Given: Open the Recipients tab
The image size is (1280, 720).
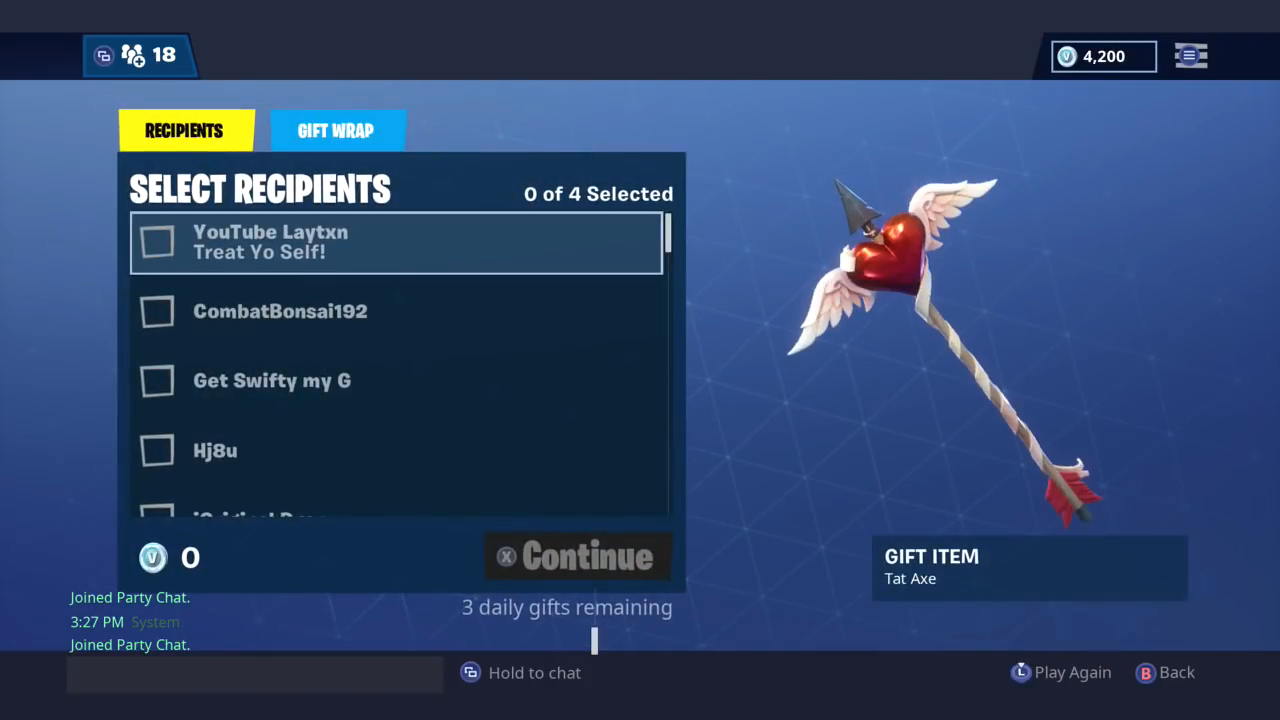Looking at the screenshot, I should click(x=184, y=130).
